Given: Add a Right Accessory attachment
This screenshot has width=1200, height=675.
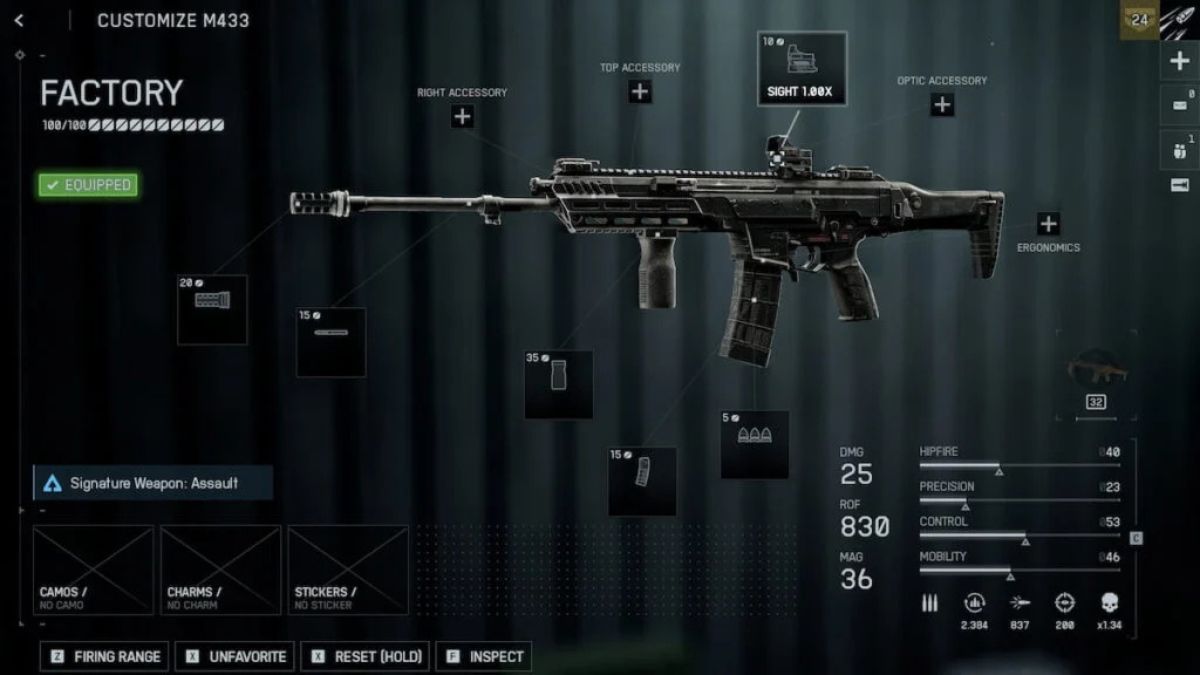Looking at the screenshot, I should click(x=462, y=116).
